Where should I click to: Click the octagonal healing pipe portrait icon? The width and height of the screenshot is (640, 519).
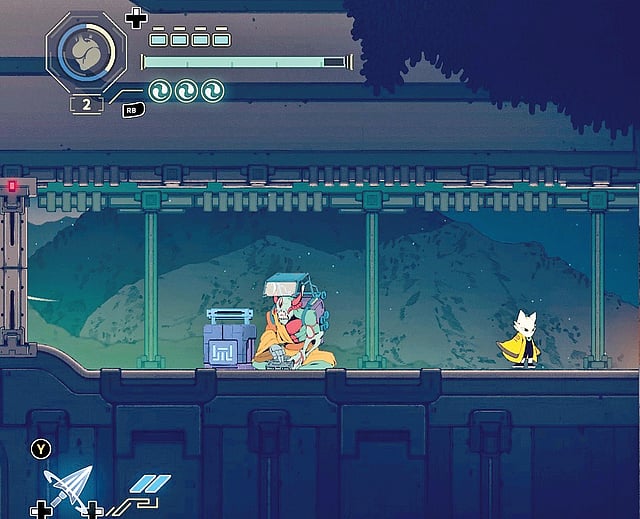click(86, 51)
